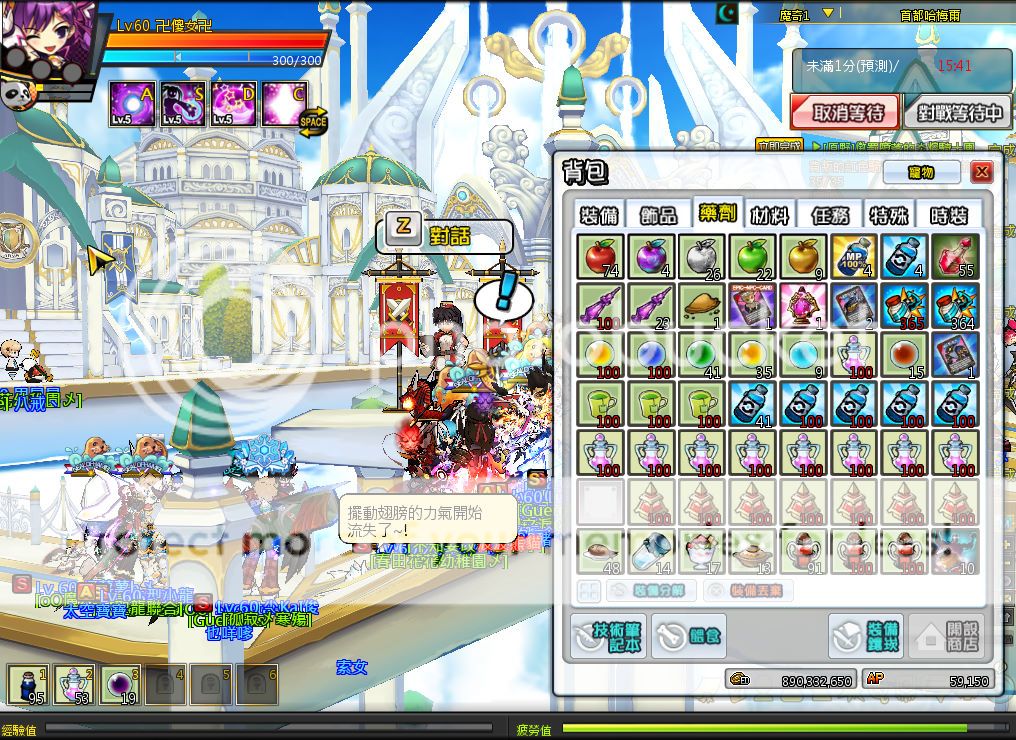
Task: Choose the MP 100% potion slot
Action: (855, 257)
